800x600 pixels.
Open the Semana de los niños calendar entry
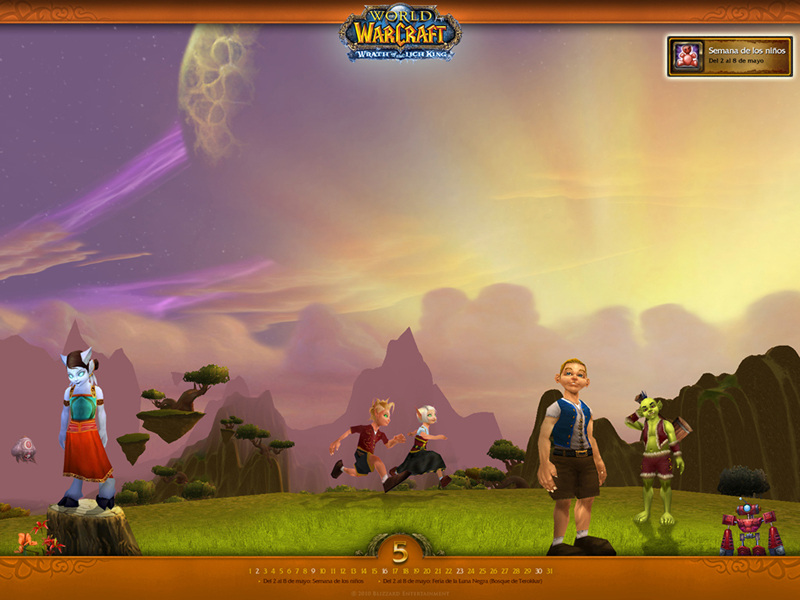pos(310,581)
